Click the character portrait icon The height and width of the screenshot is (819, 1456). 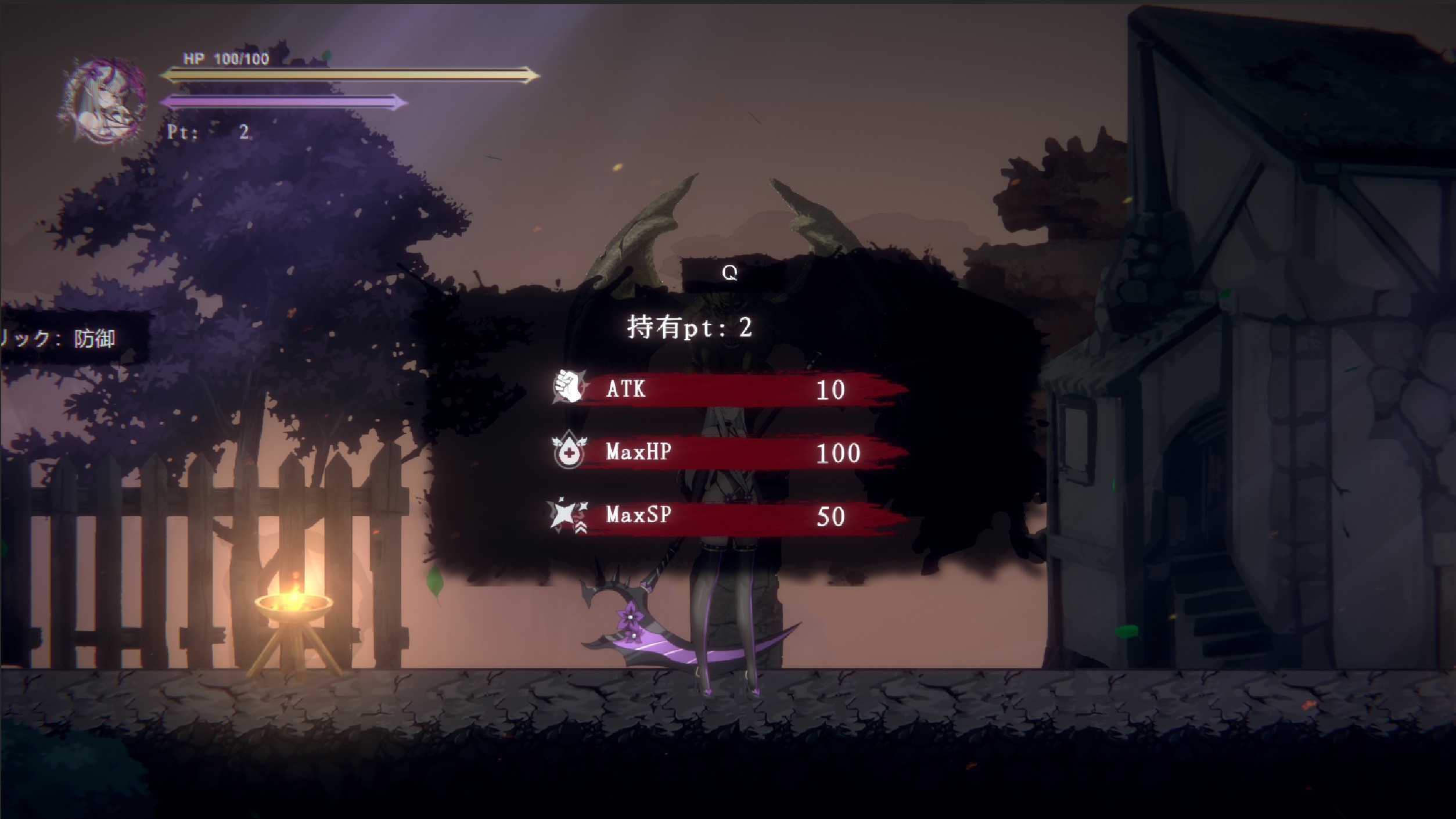[105, 100]
